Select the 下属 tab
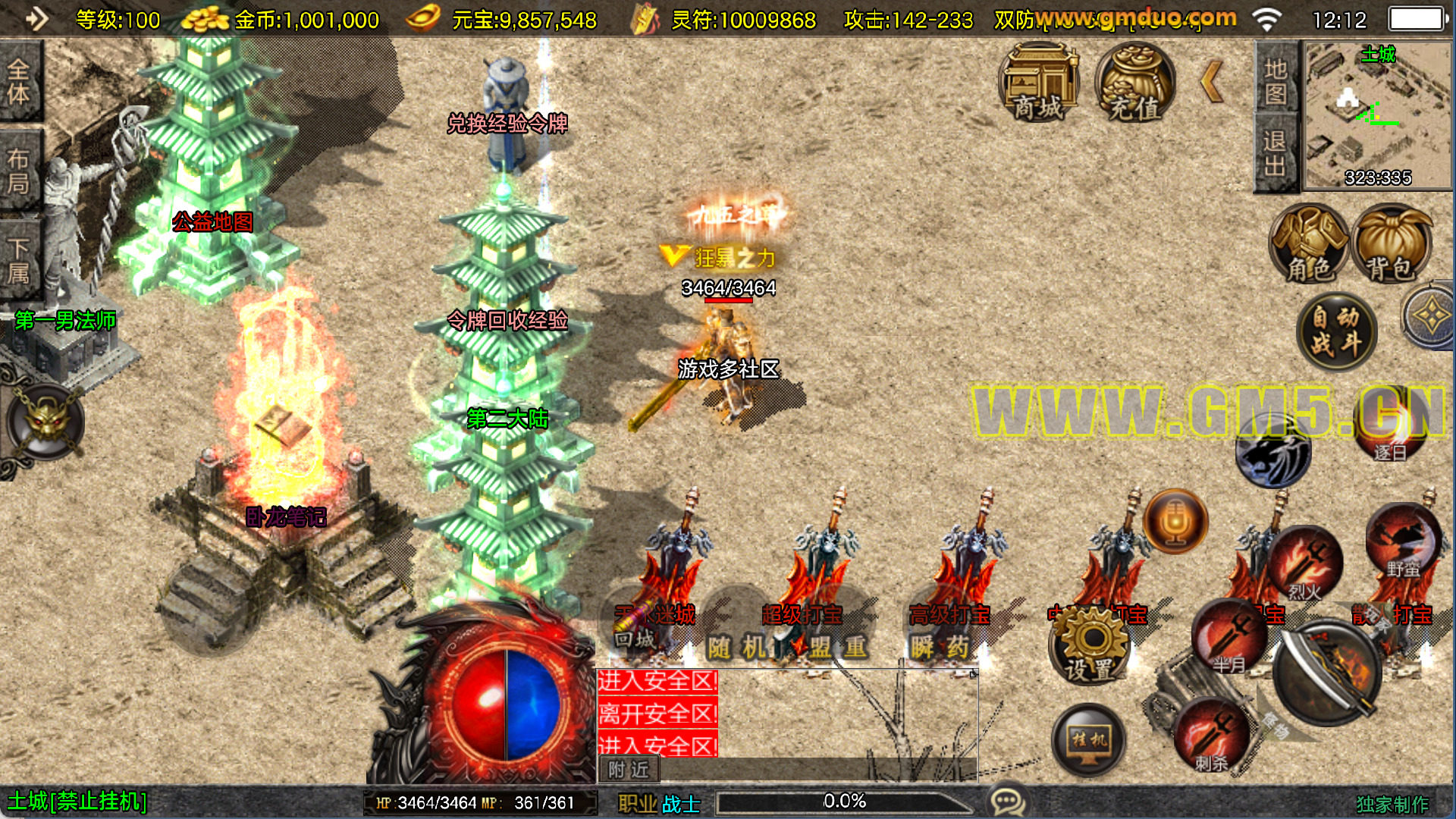Image resolution: width=1456 pixels, height=819 pixels. tap(19, 259)
